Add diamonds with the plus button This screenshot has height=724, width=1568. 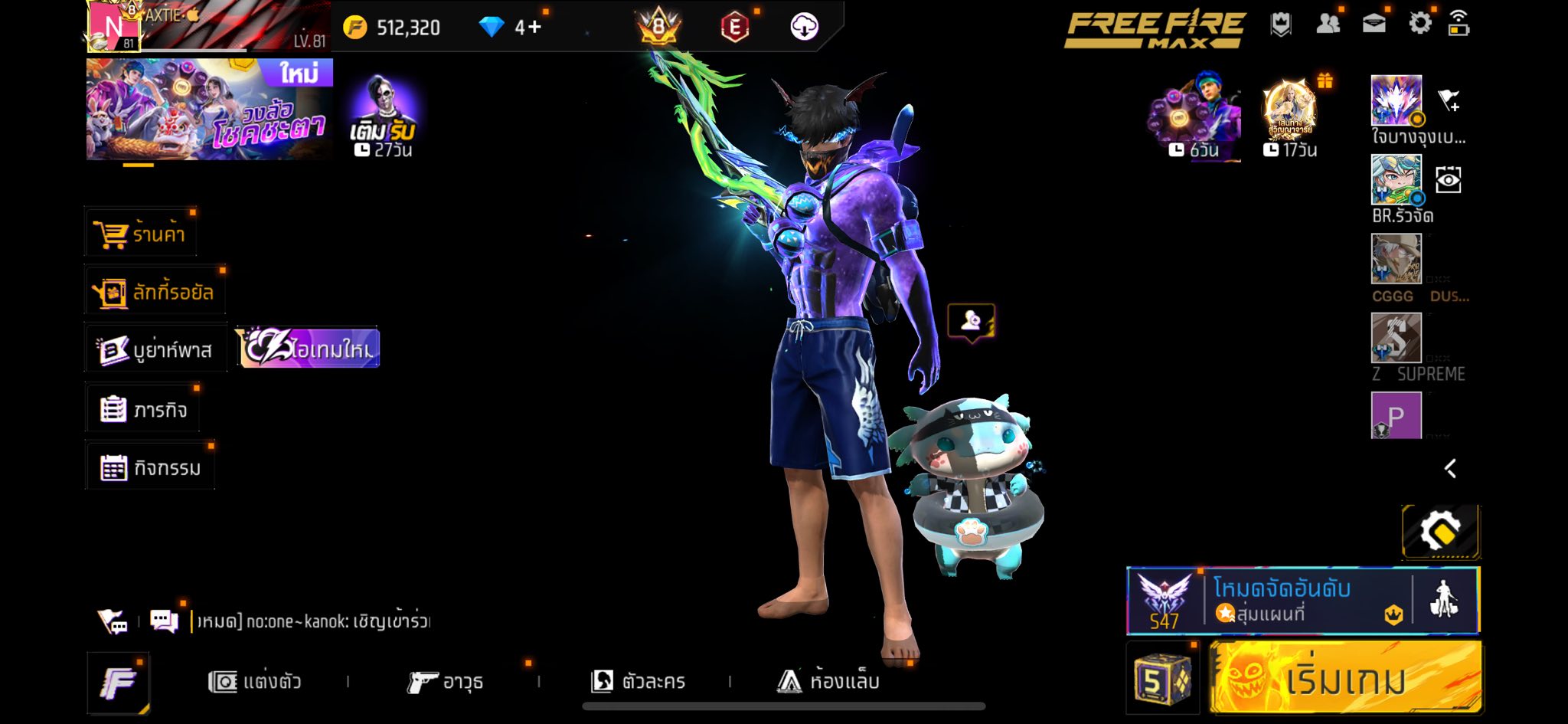pyautogui.click(x=528, y=28)
